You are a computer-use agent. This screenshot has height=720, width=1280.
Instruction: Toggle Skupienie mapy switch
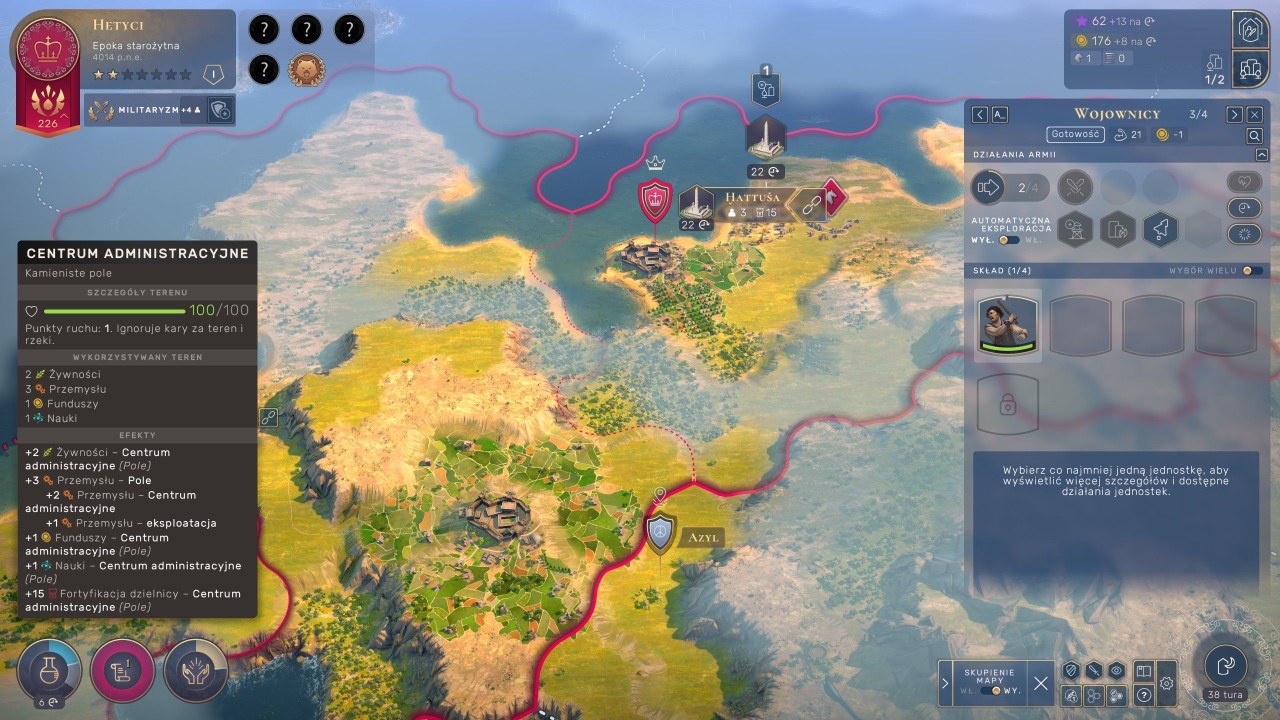point(996,691)
